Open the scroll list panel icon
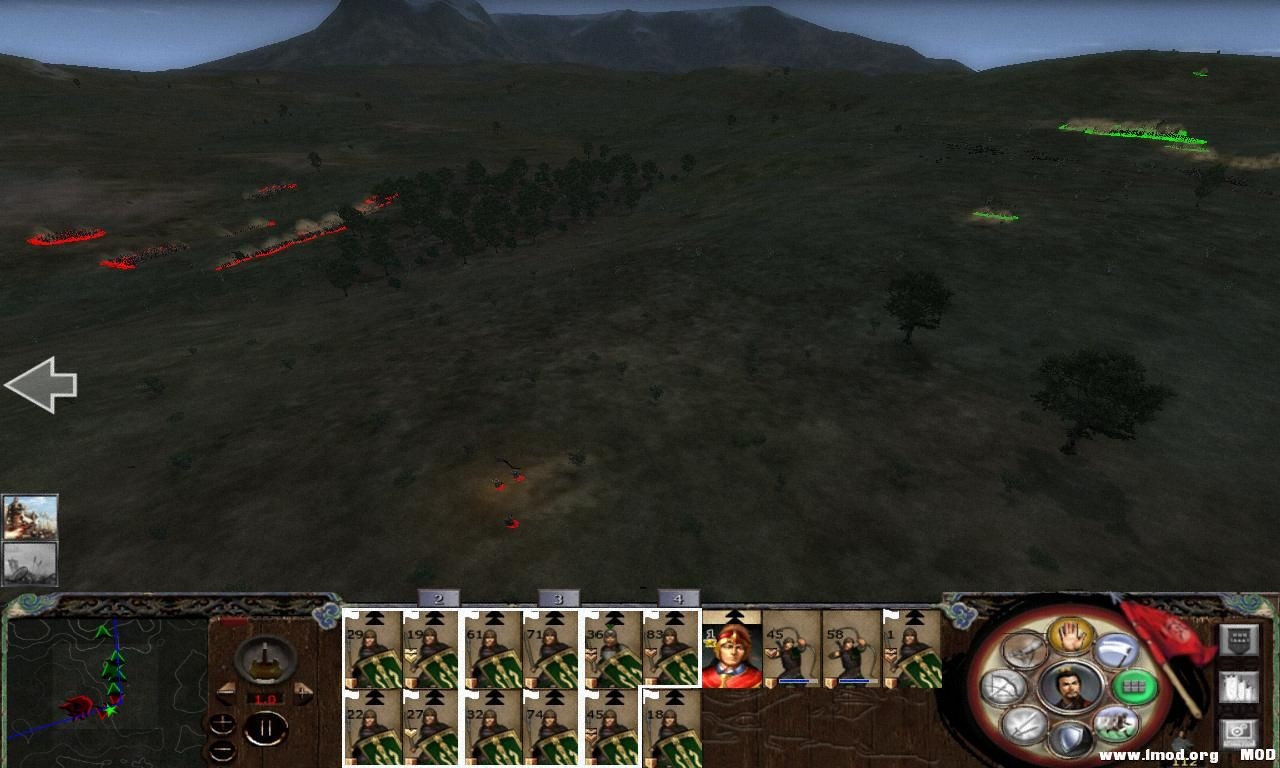This screenshot has width=1280, height=768. [x=1240, y=686]
